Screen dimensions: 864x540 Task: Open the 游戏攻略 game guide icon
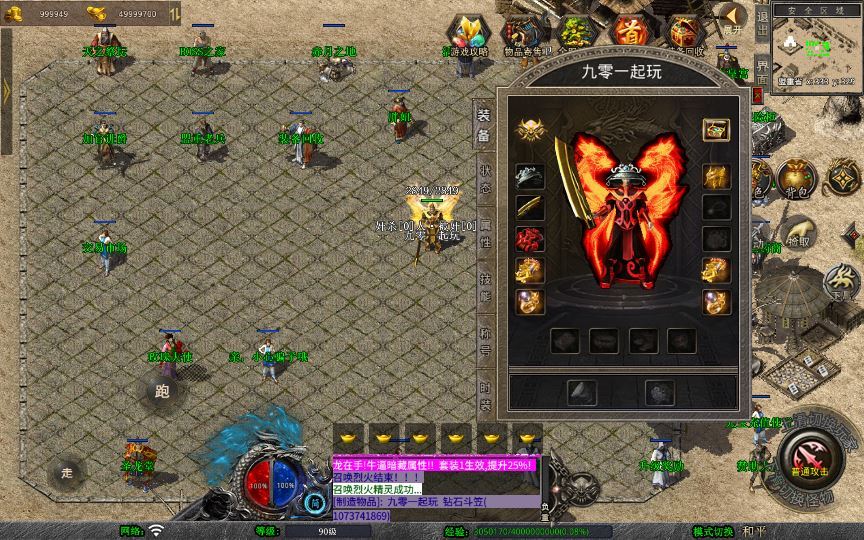466,34
